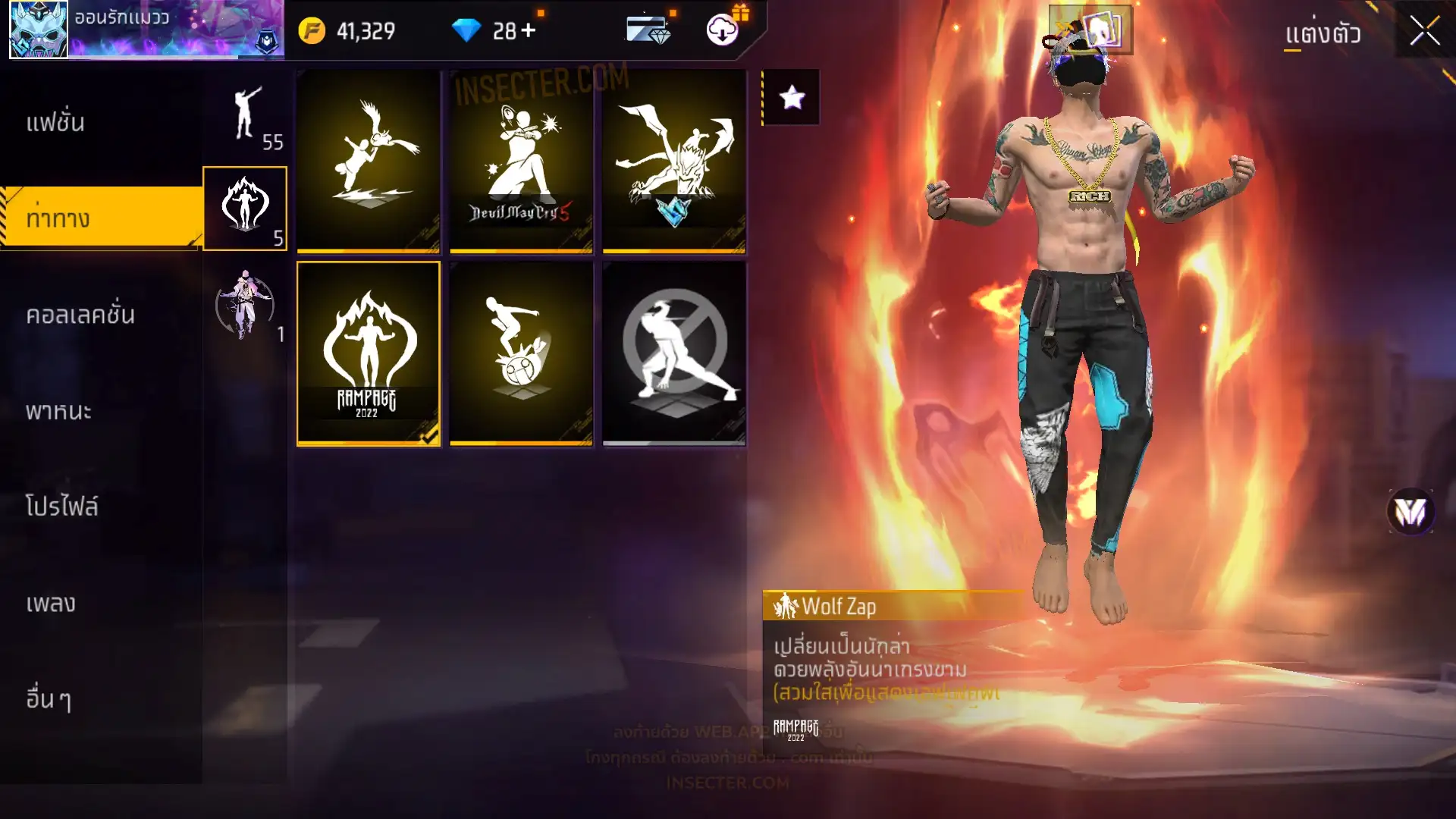Select the flaming figure emote subcategory with 5
The width and height of the screenshot is (1456, 819).
coord(245,209)
